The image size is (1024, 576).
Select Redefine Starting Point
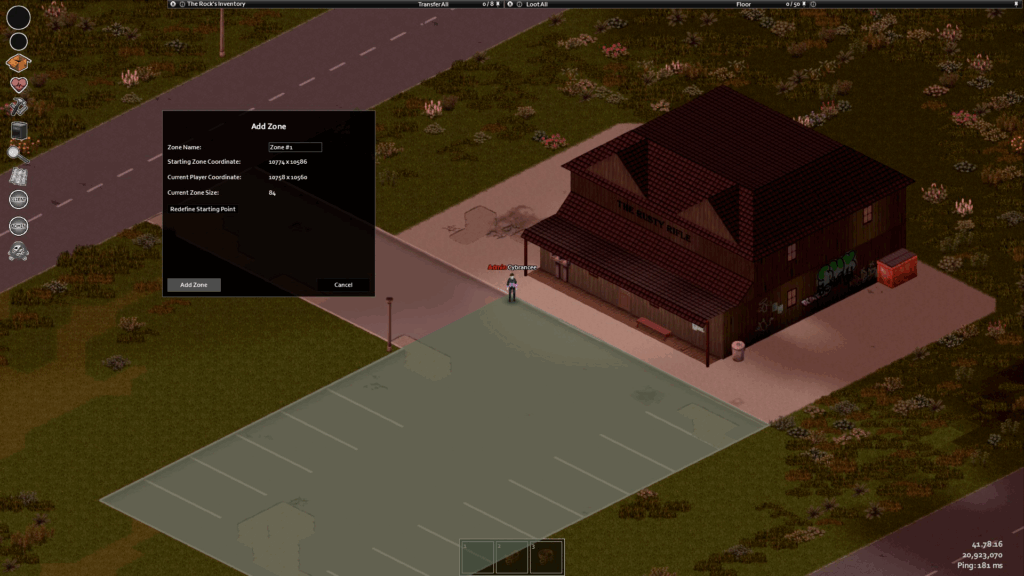203,209
